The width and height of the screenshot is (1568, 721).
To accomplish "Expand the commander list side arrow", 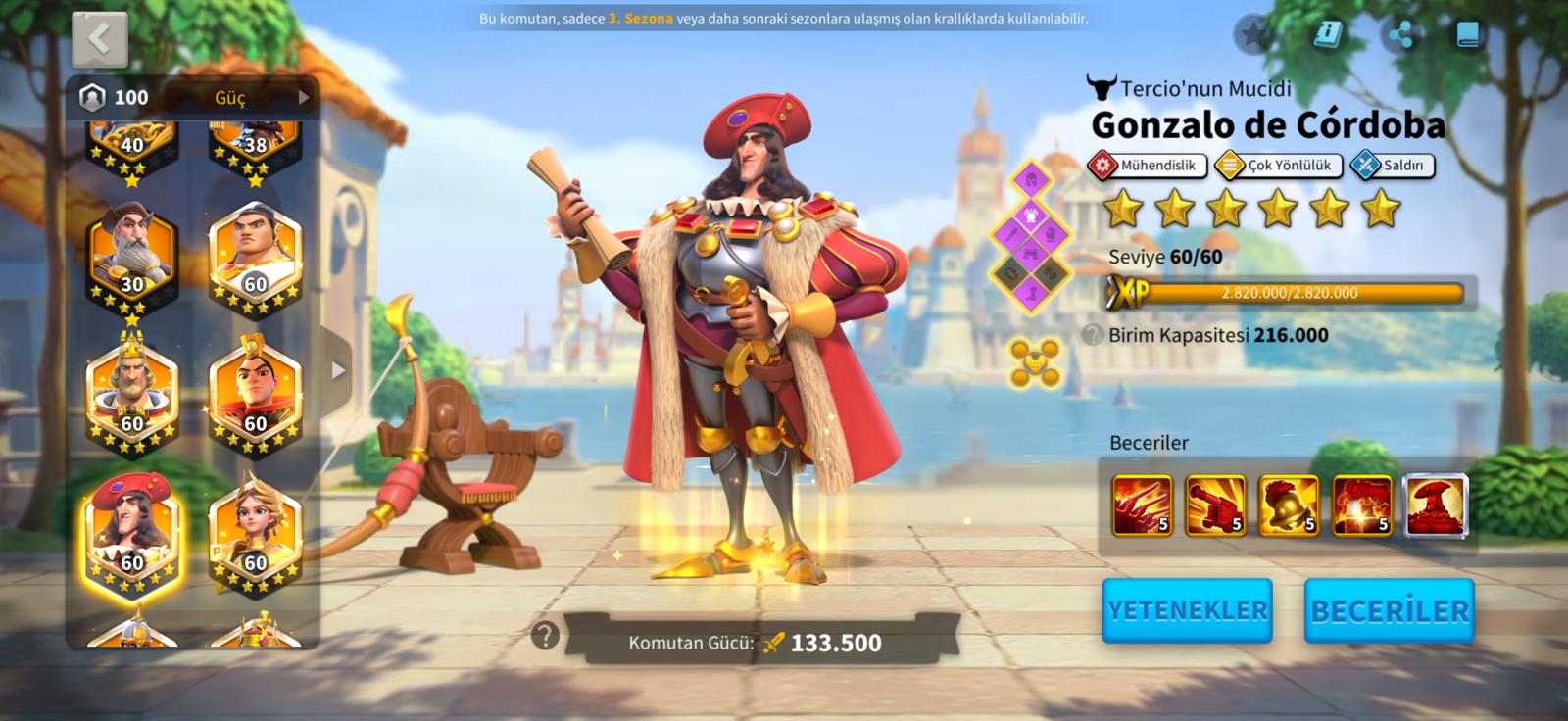I will pyautogui.click(x=338, y=370).
